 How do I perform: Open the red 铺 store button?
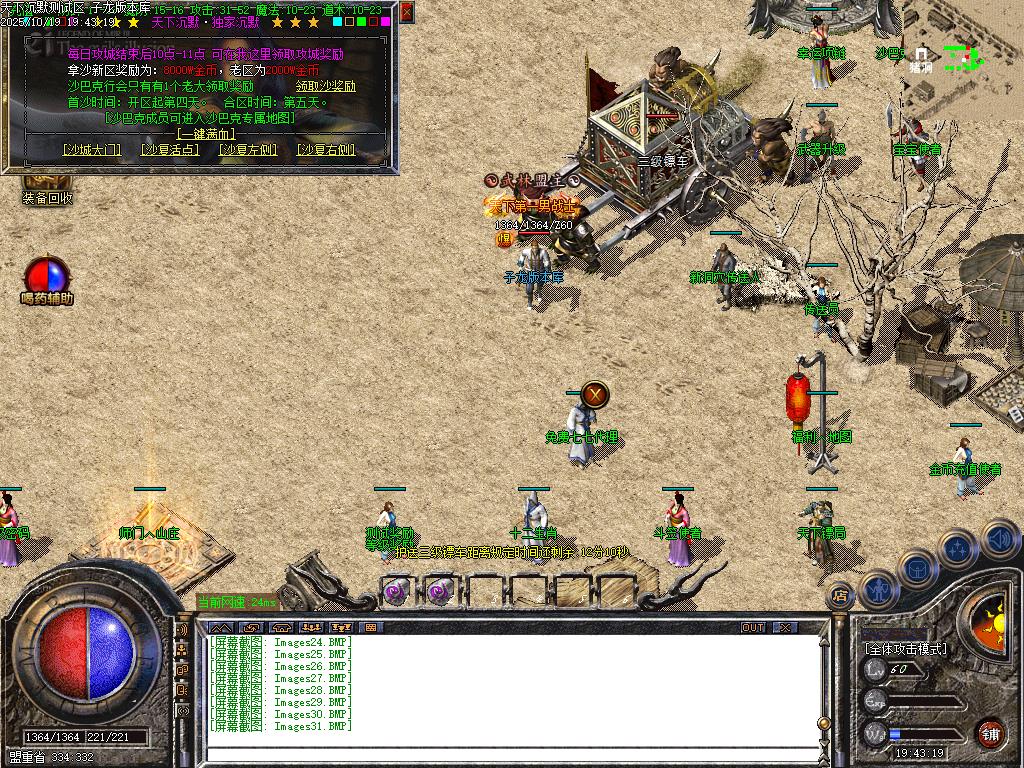pyautogui.click(x=990, y=732)
